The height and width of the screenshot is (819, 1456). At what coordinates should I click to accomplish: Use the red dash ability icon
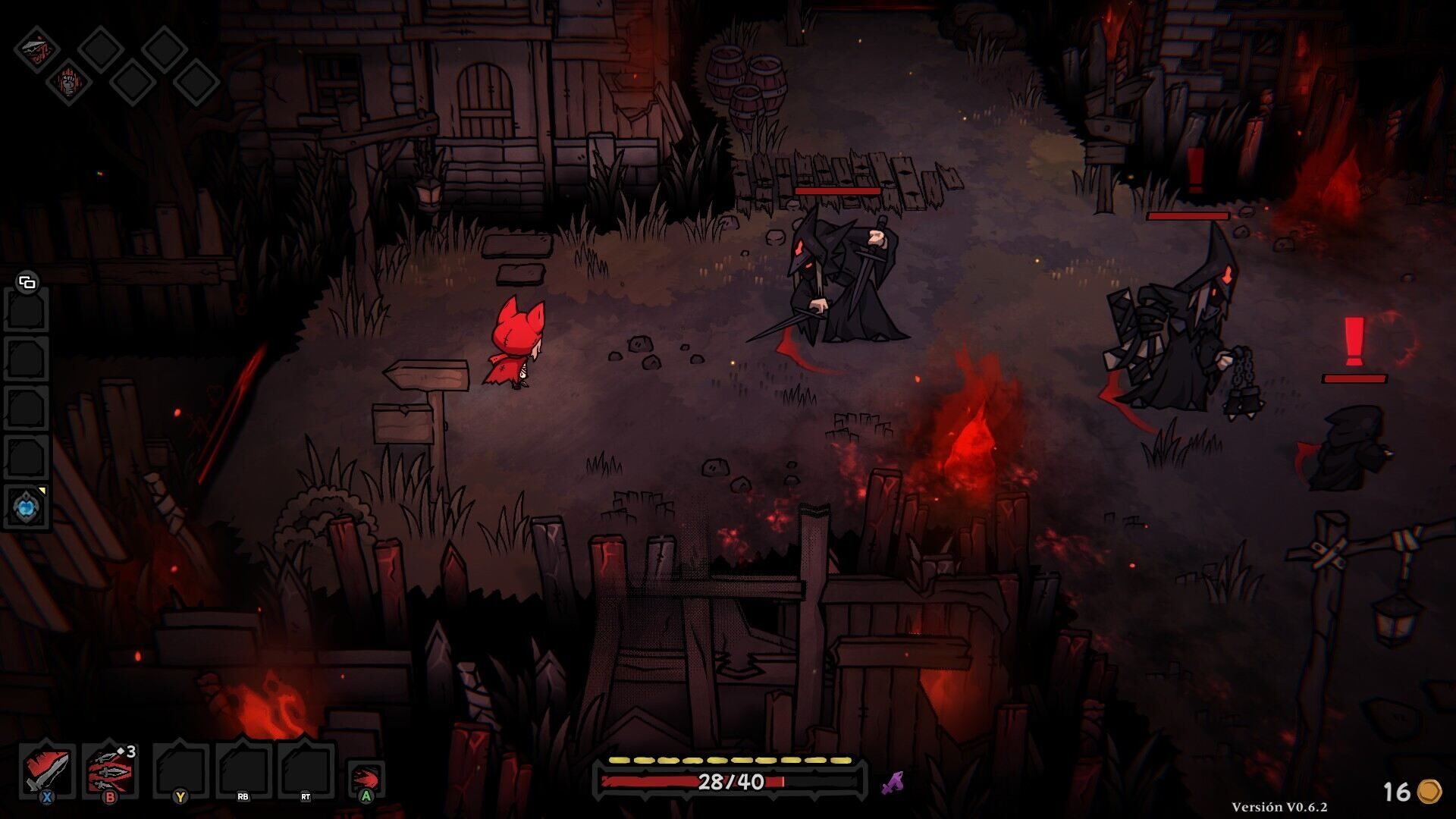pos(366,778)
